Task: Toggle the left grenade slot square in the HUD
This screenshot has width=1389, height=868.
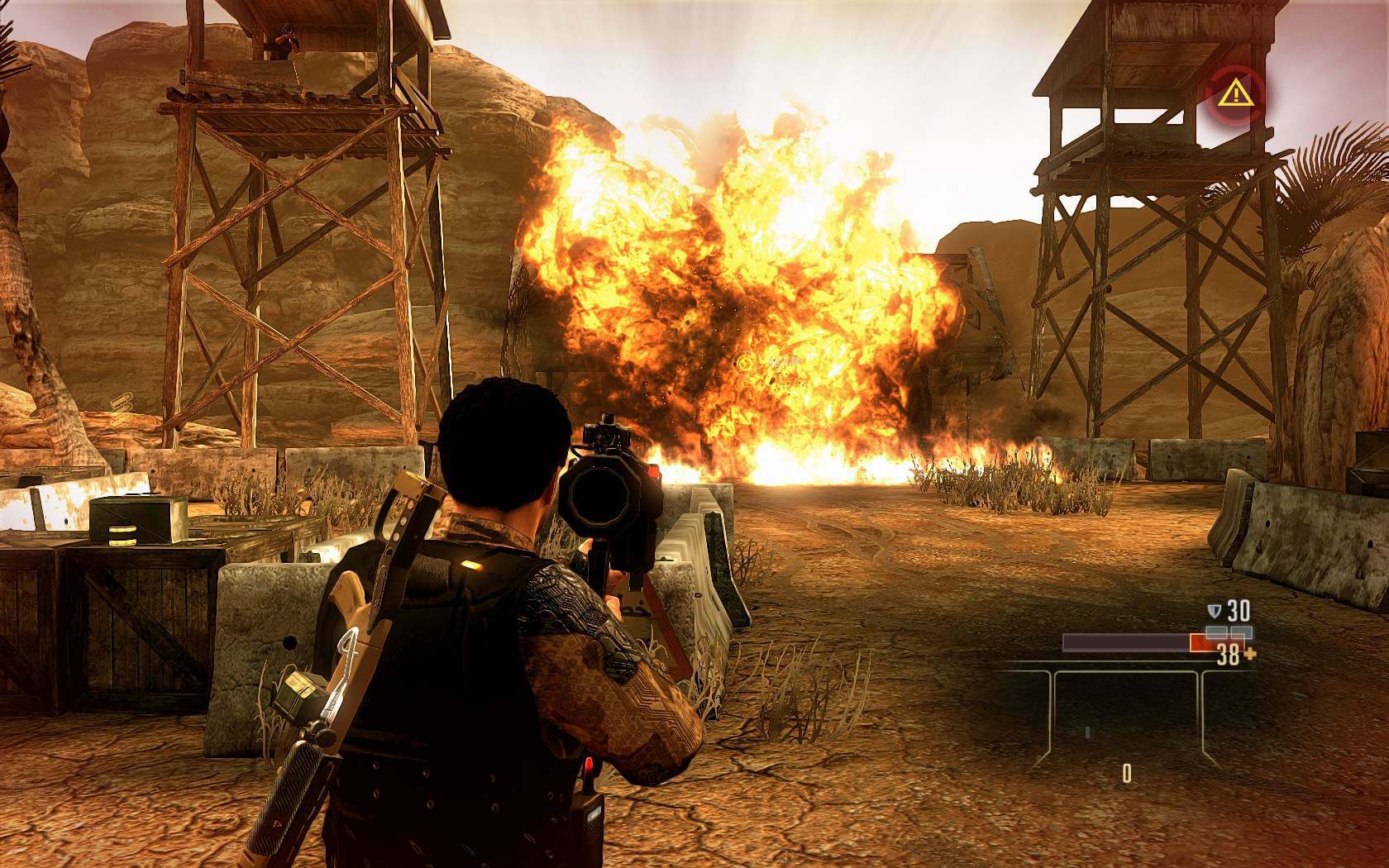Action: [1216, 632]
